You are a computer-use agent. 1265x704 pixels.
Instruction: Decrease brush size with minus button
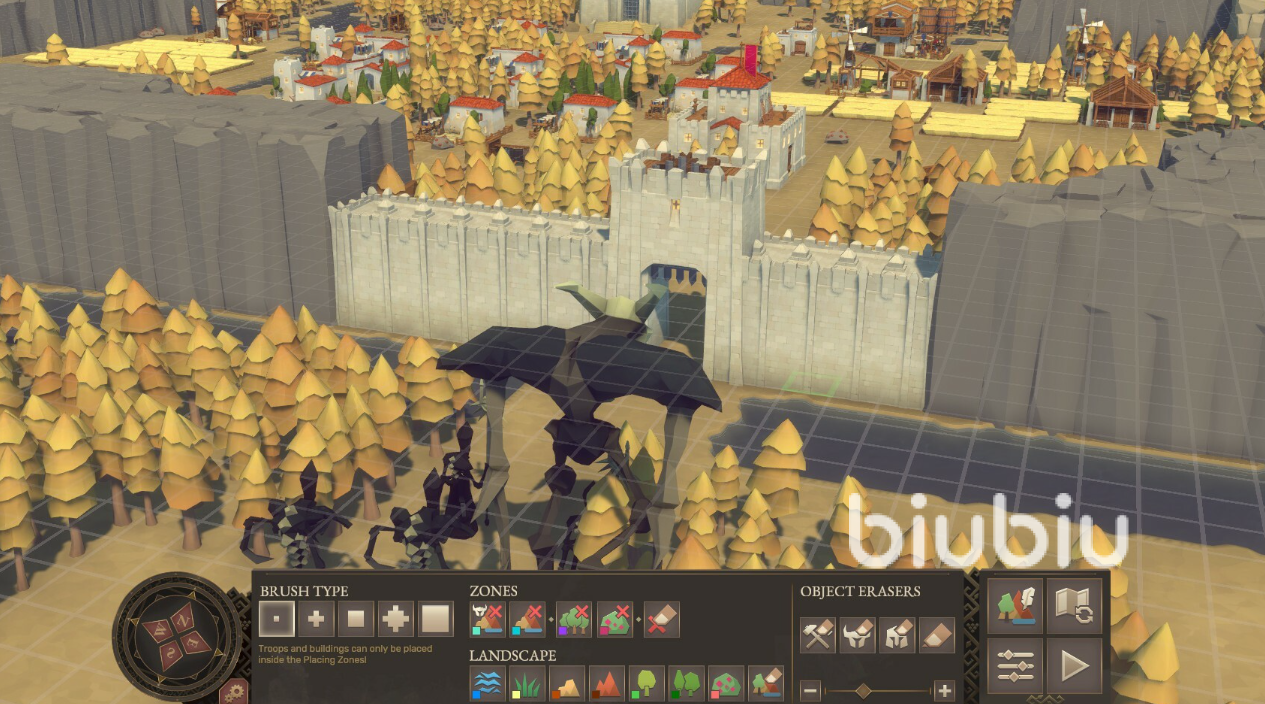coord(811,690)
